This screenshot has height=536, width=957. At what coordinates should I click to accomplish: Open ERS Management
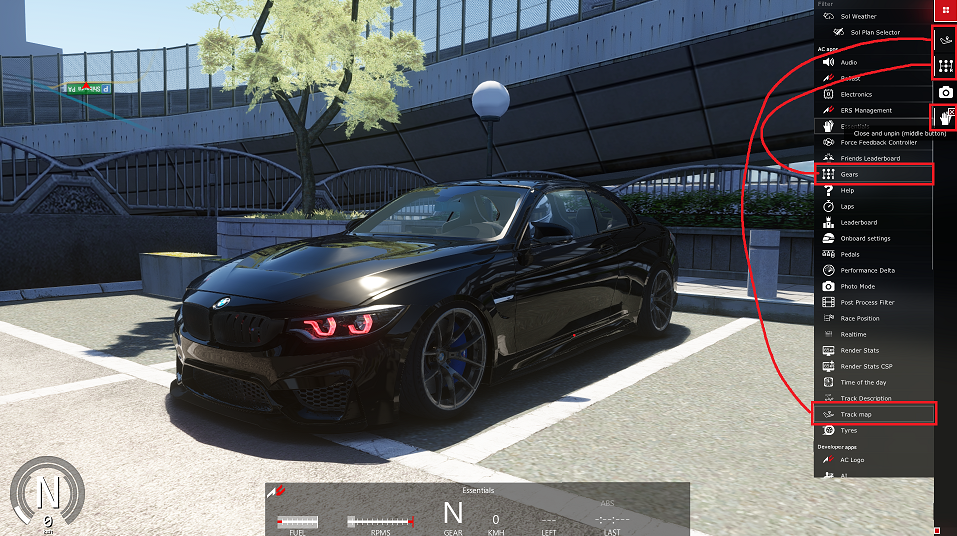866,110
